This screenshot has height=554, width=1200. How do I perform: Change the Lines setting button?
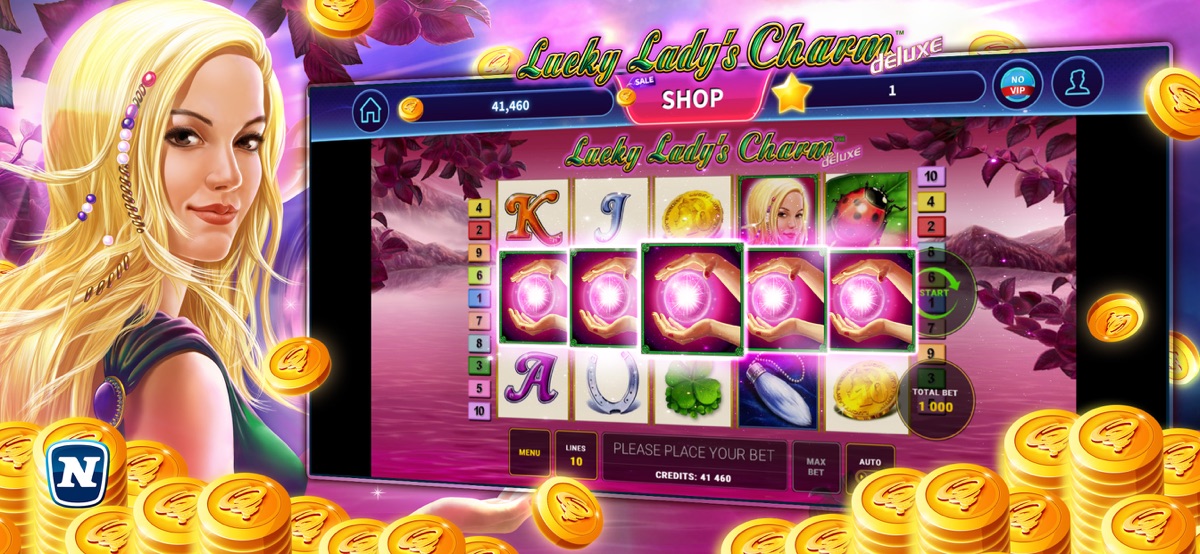pos(575,455)
